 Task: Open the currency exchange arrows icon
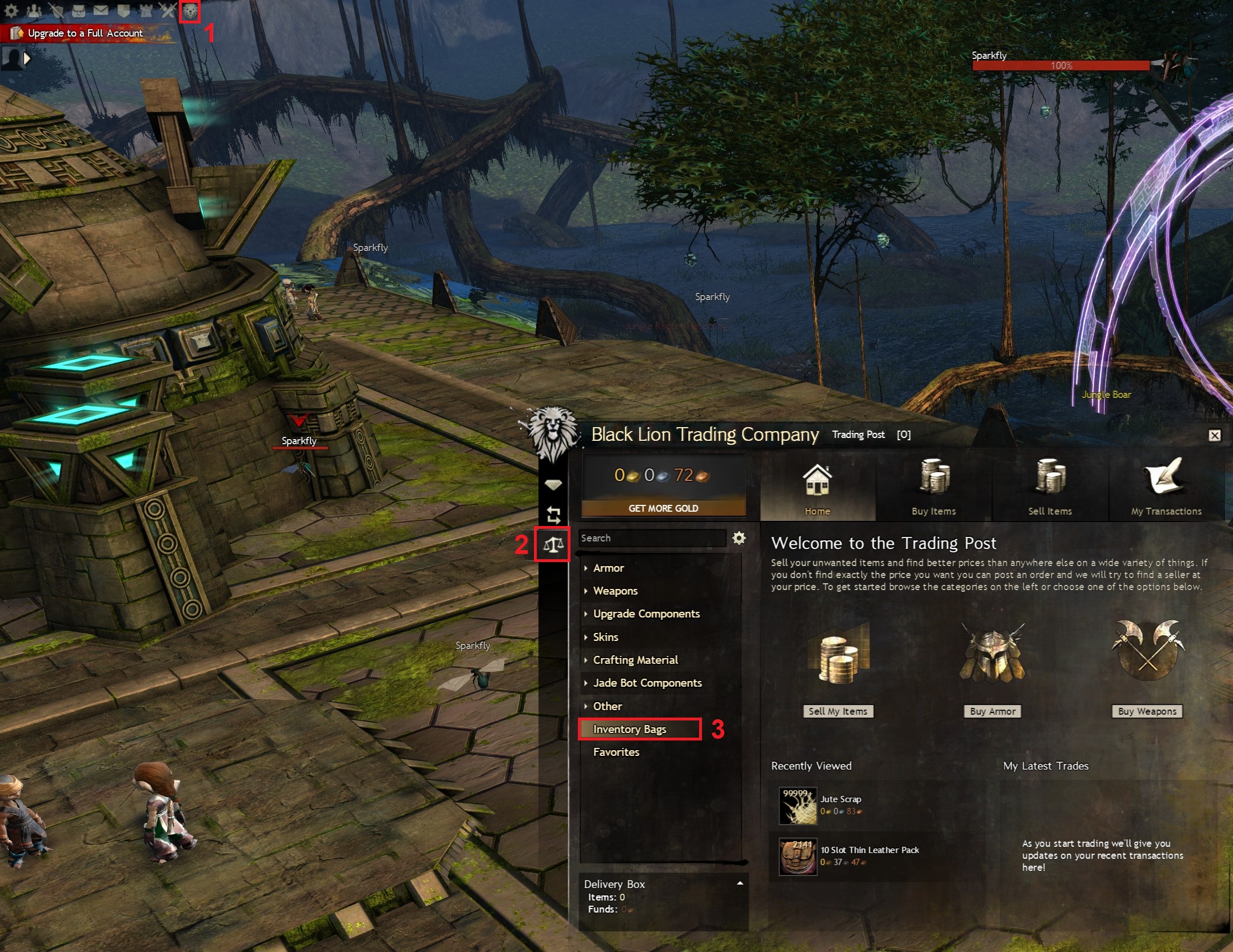coord(554,514)
